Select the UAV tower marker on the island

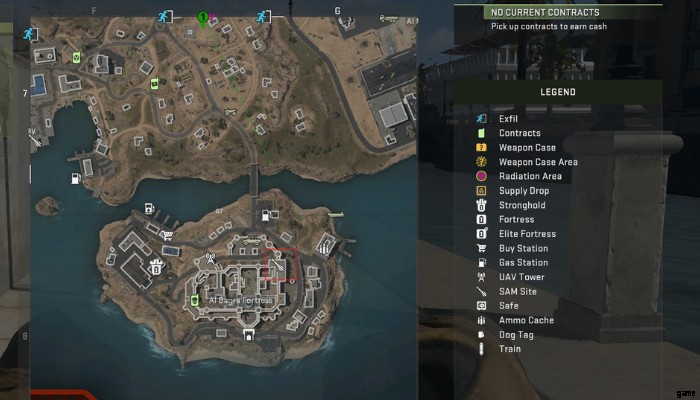point(212,259)
